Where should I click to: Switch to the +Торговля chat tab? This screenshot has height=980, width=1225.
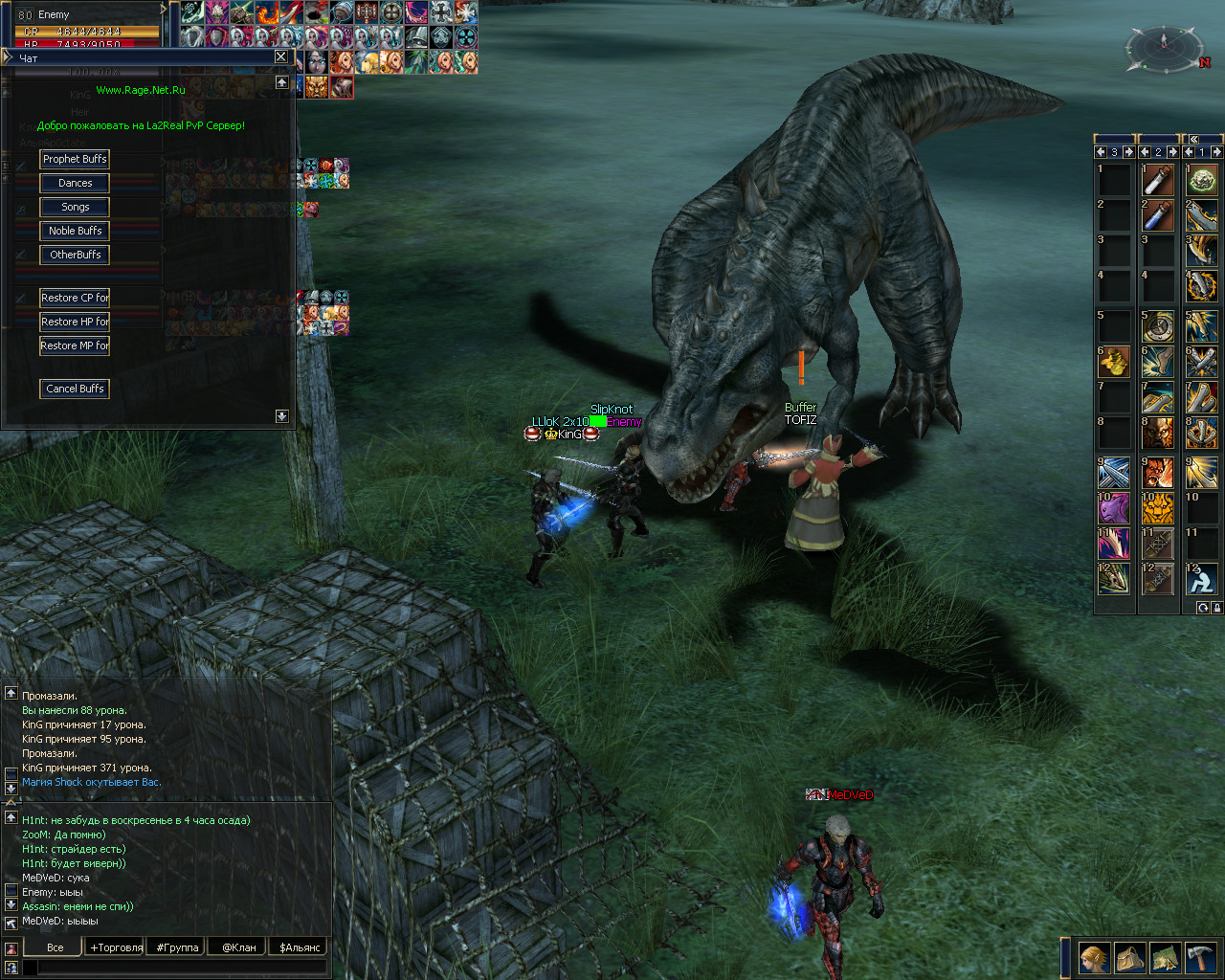[x=116, y=947]
